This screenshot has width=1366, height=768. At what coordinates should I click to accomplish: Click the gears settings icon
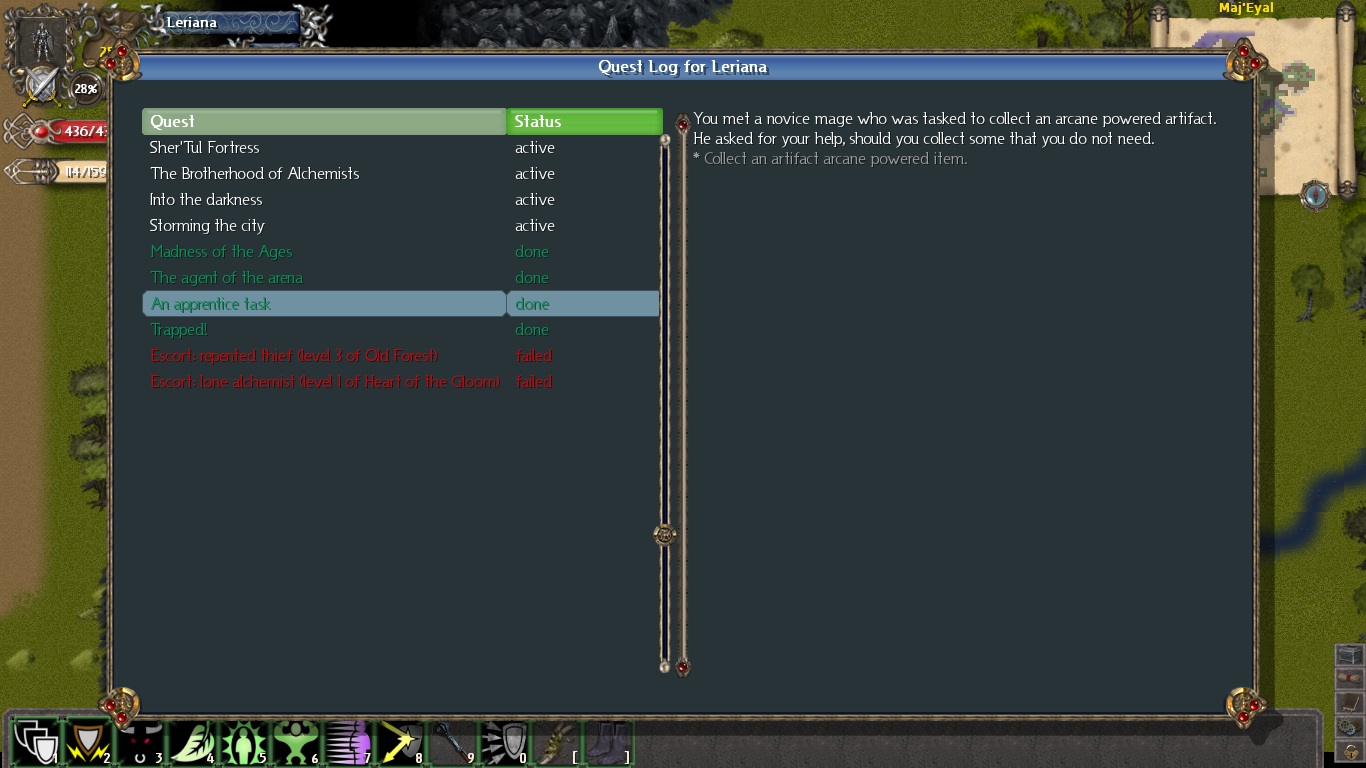pos(1350,727)
